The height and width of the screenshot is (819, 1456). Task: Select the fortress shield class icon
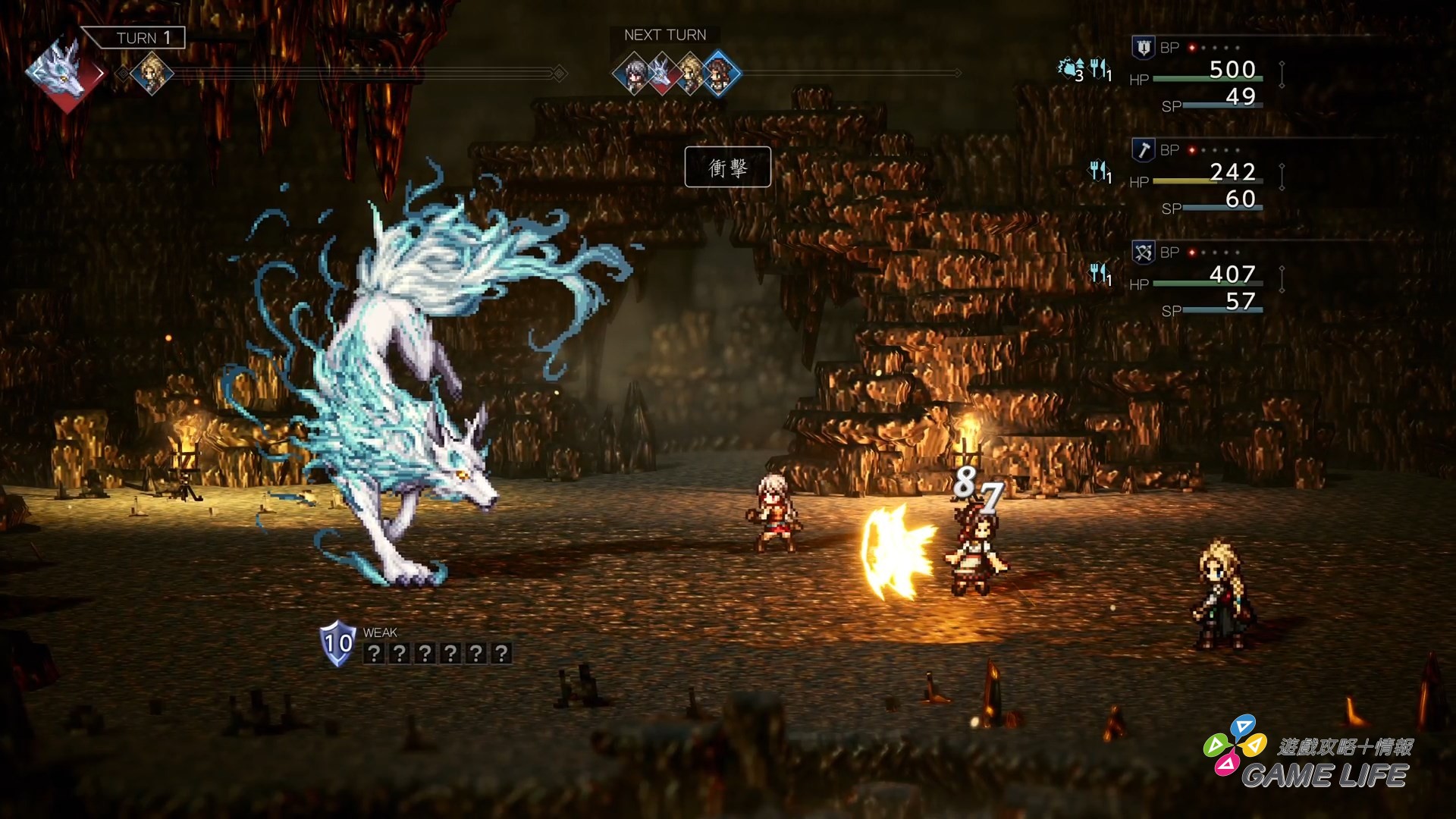tap(1144, 49)
